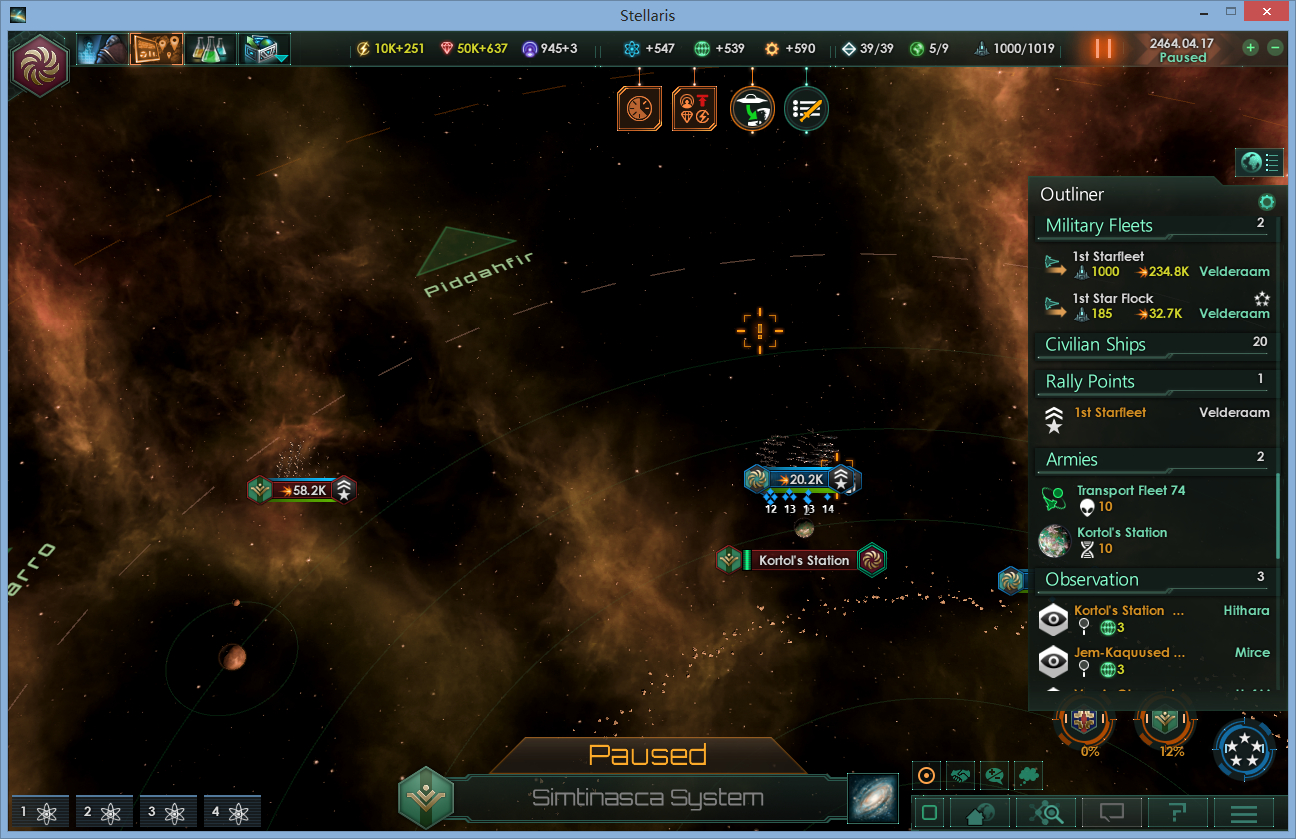The width and height of the screenshot is (1296, 839).
Task: Open the empire emblem government panel
Action: click(x=40, y=63)
